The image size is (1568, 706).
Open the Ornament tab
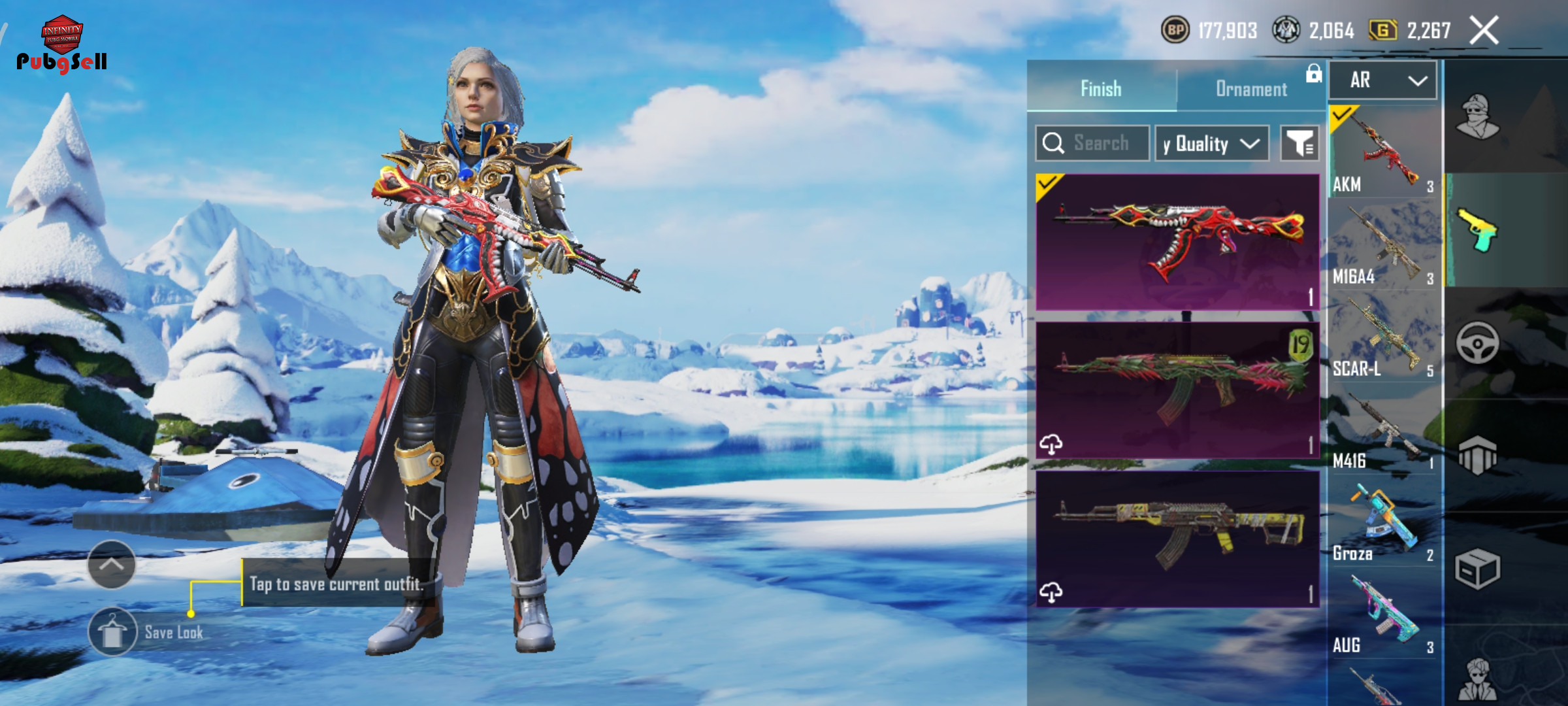click(x=1251, y=89)
